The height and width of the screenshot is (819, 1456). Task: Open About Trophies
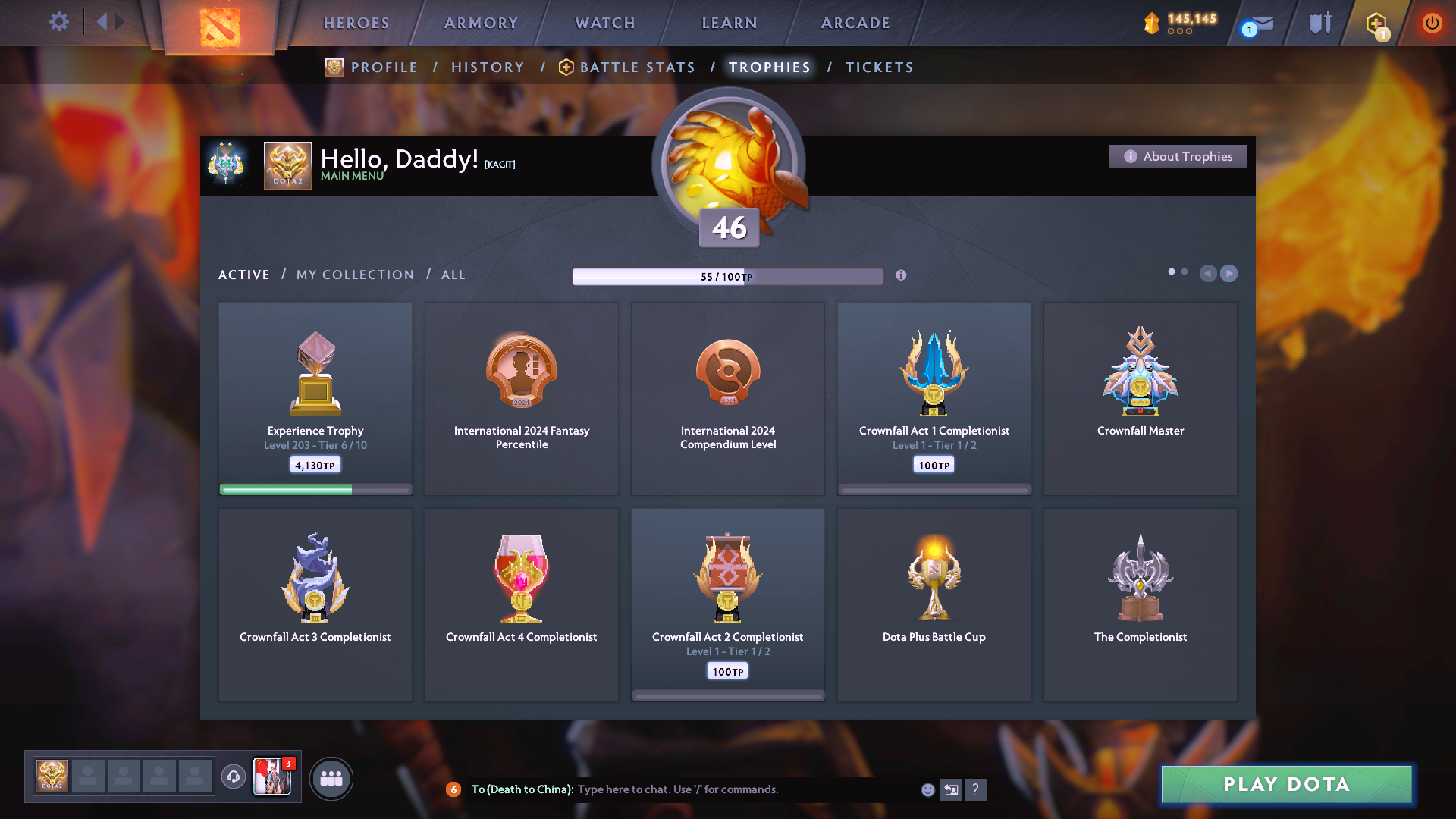[1178, 156]
